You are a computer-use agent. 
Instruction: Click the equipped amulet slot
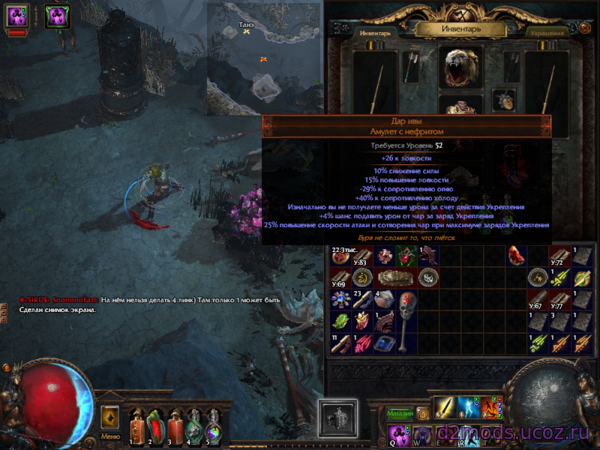505,99
